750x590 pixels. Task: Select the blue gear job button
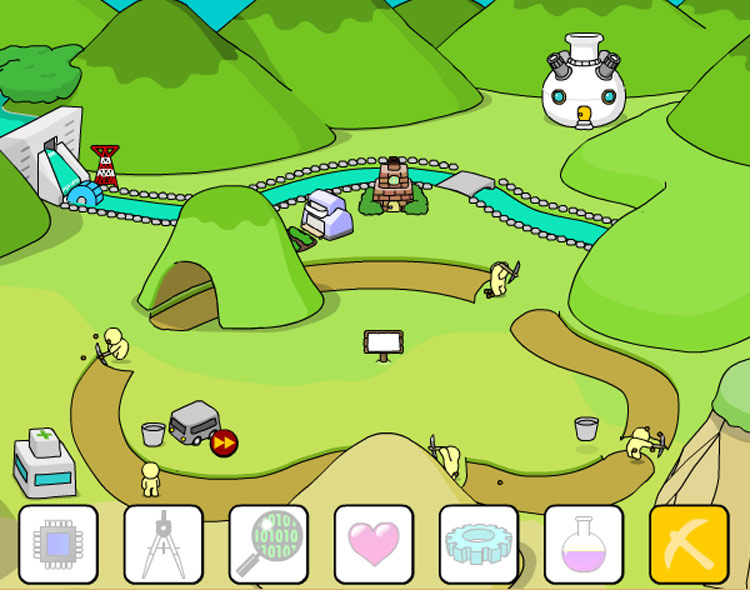pyautogui.click(x=478, y=544)
